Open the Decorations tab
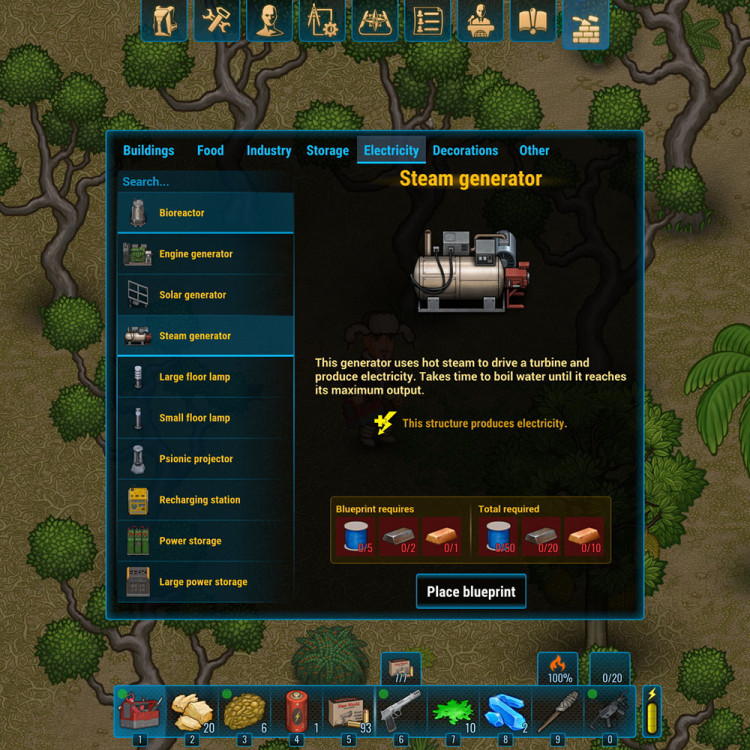 (465, 151)
